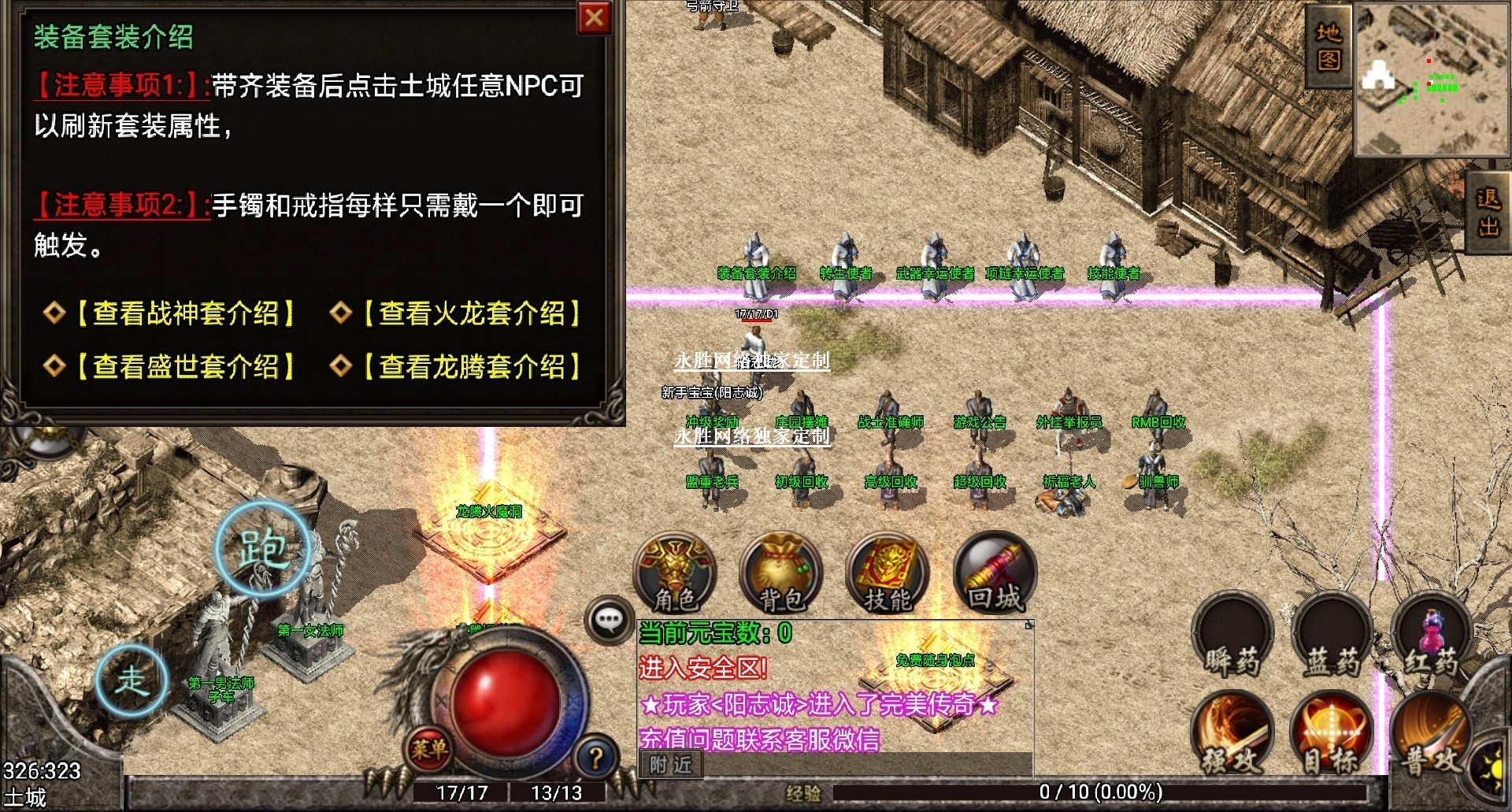Toggle the 跑 run mode button
The width and height of the screenshot is (1512, 812).
(x=262, y=549)
